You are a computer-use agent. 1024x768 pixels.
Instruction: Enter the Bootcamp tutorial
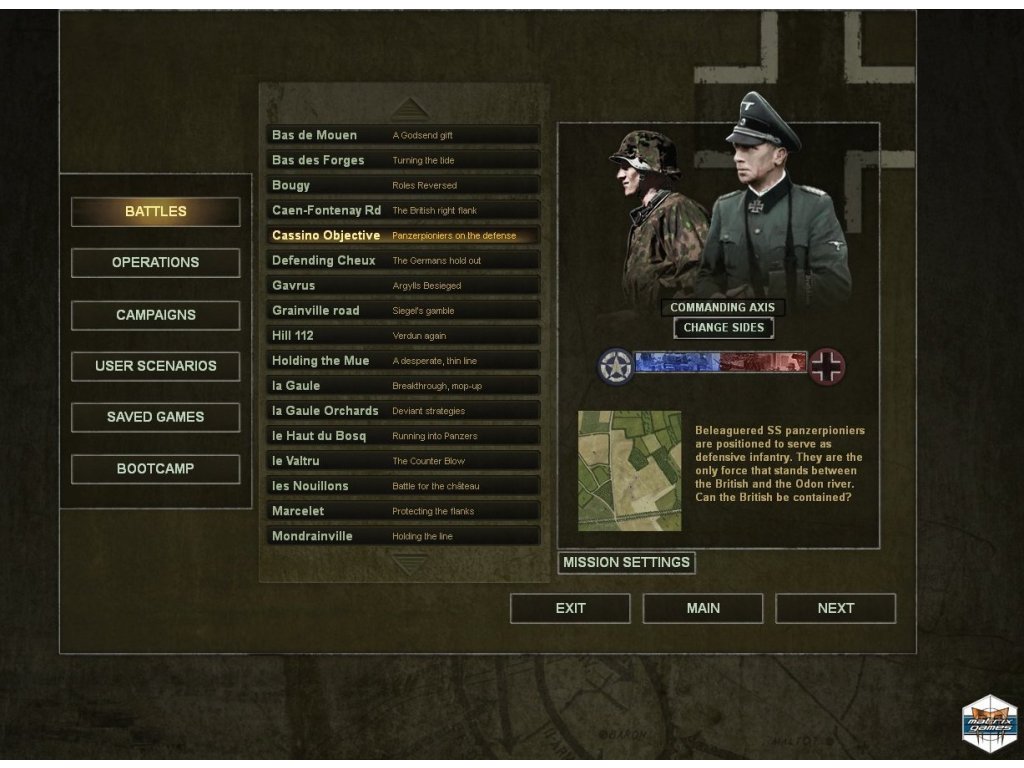(x=155, y=469)
